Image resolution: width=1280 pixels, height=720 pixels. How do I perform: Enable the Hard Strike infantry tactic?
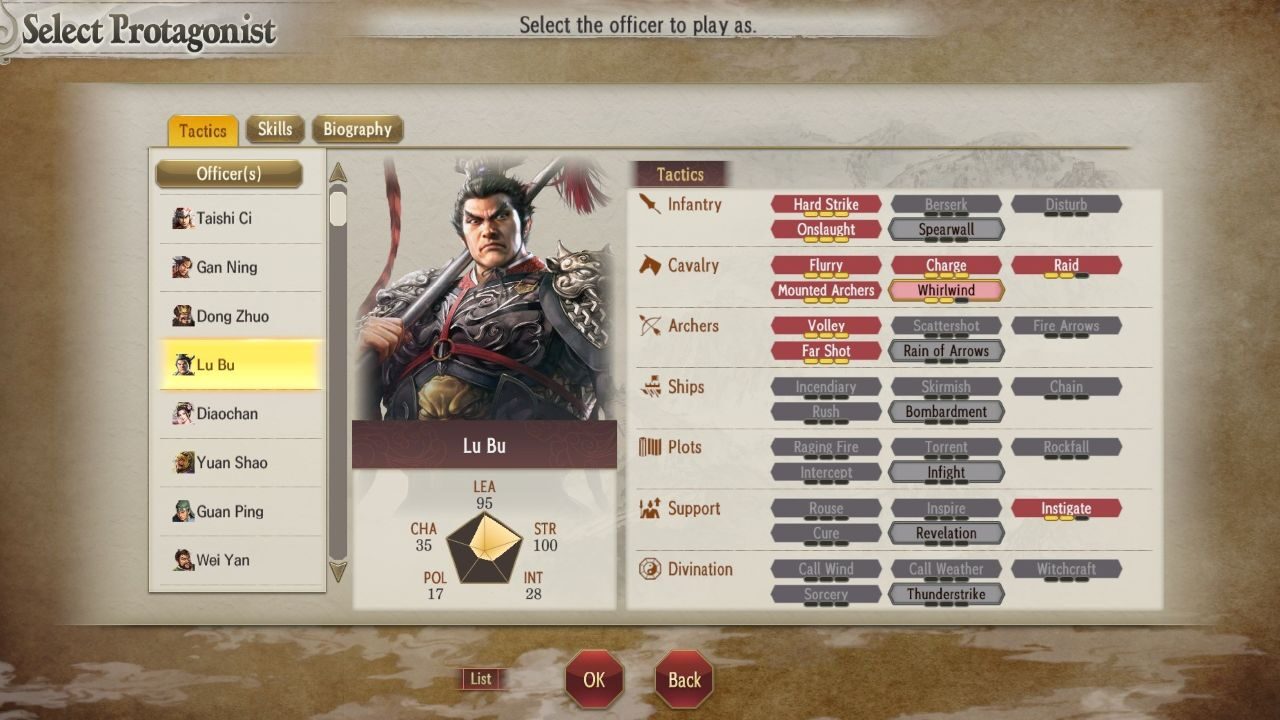click(x=826, y=204)
